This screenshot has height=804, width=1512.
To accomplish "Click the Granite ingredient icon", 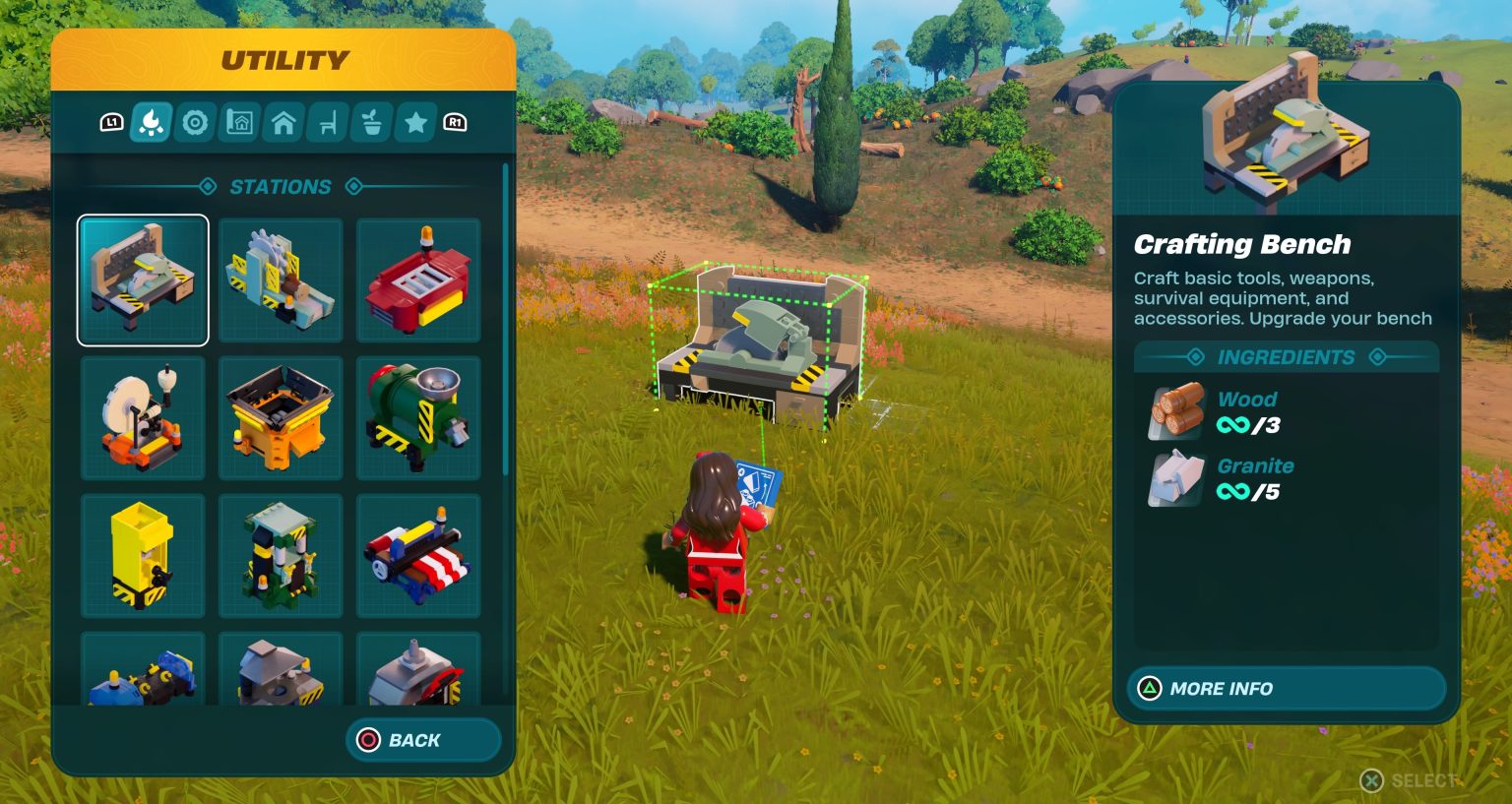I will tap(1177, 479).
